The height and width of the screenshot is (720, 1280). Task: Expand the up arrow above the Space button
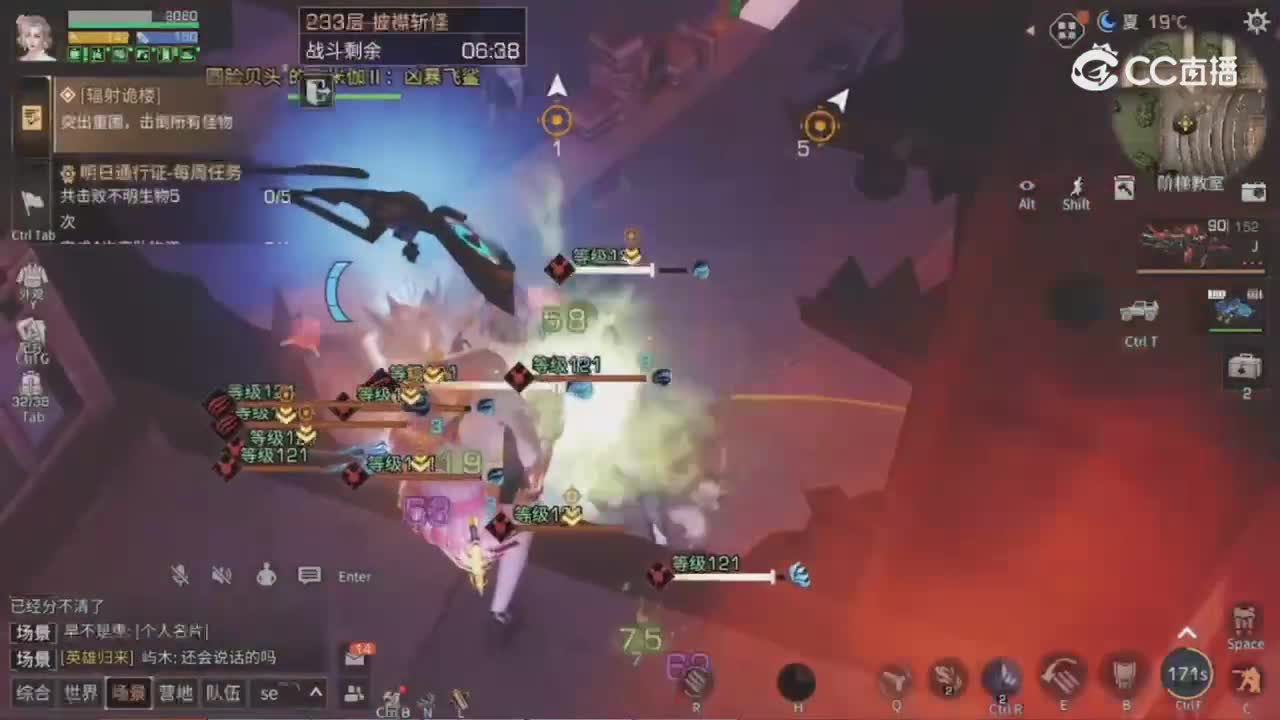[1188, 632]
